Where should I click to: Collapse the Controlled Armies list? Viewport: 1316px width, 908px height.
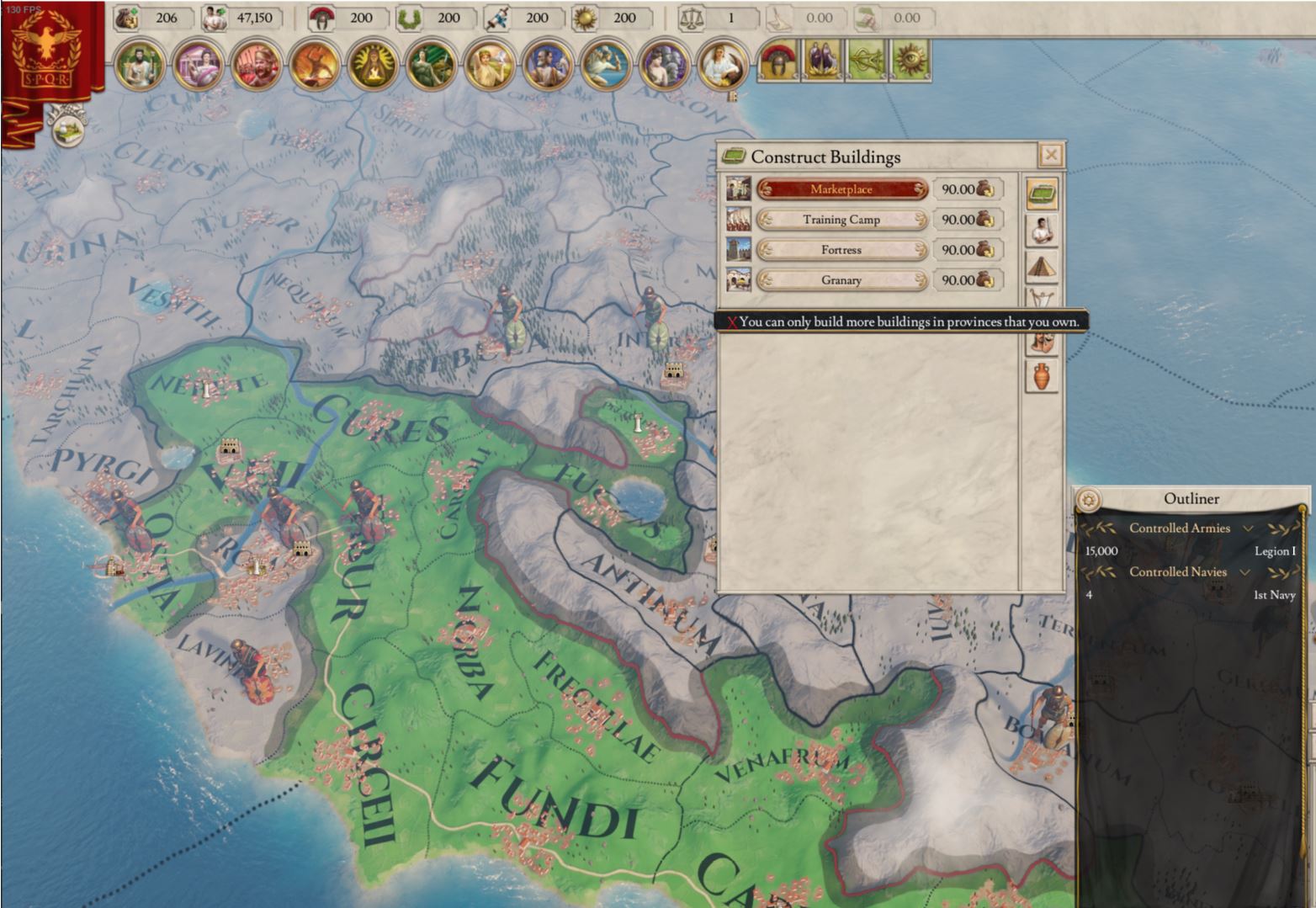click(x=1249, y=528)
